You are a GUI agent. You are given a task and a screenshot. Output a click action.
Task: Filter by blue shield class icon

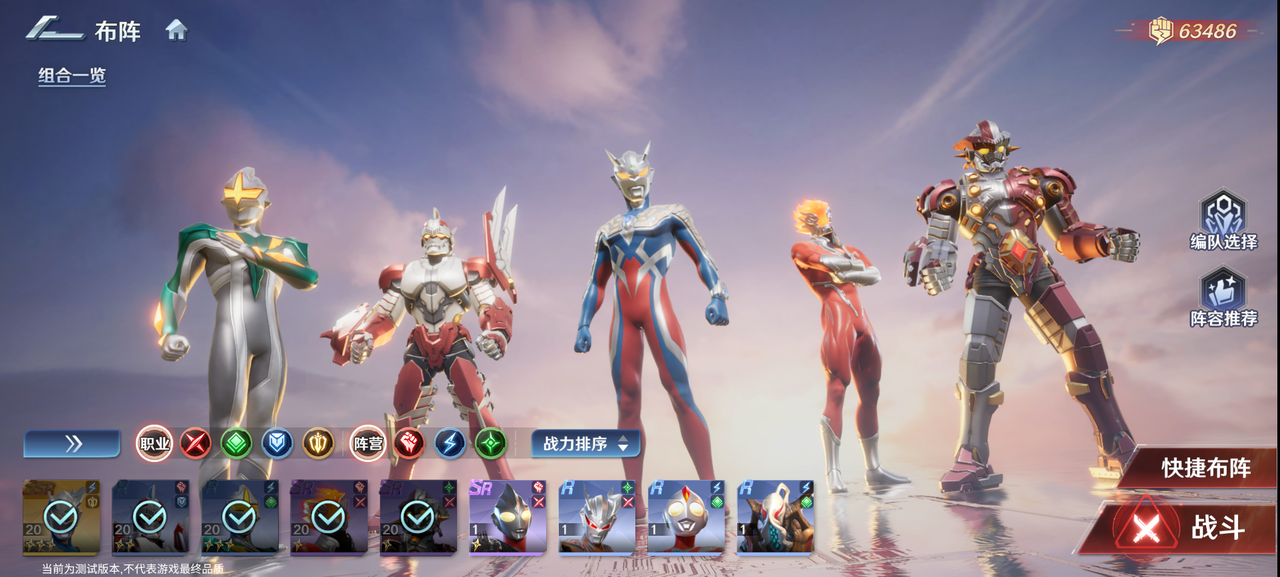tap(278, 443)
